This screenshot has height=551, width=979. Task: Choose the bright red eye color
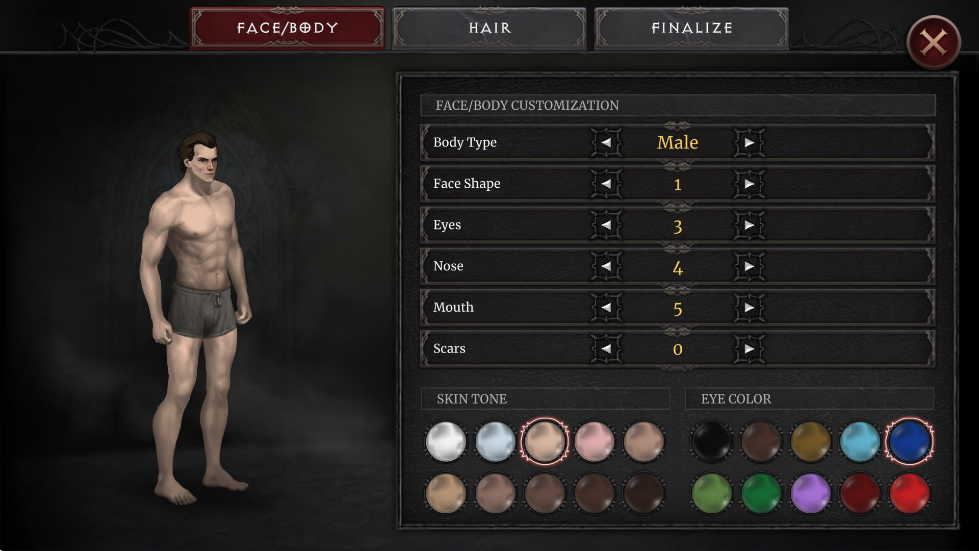909,494
